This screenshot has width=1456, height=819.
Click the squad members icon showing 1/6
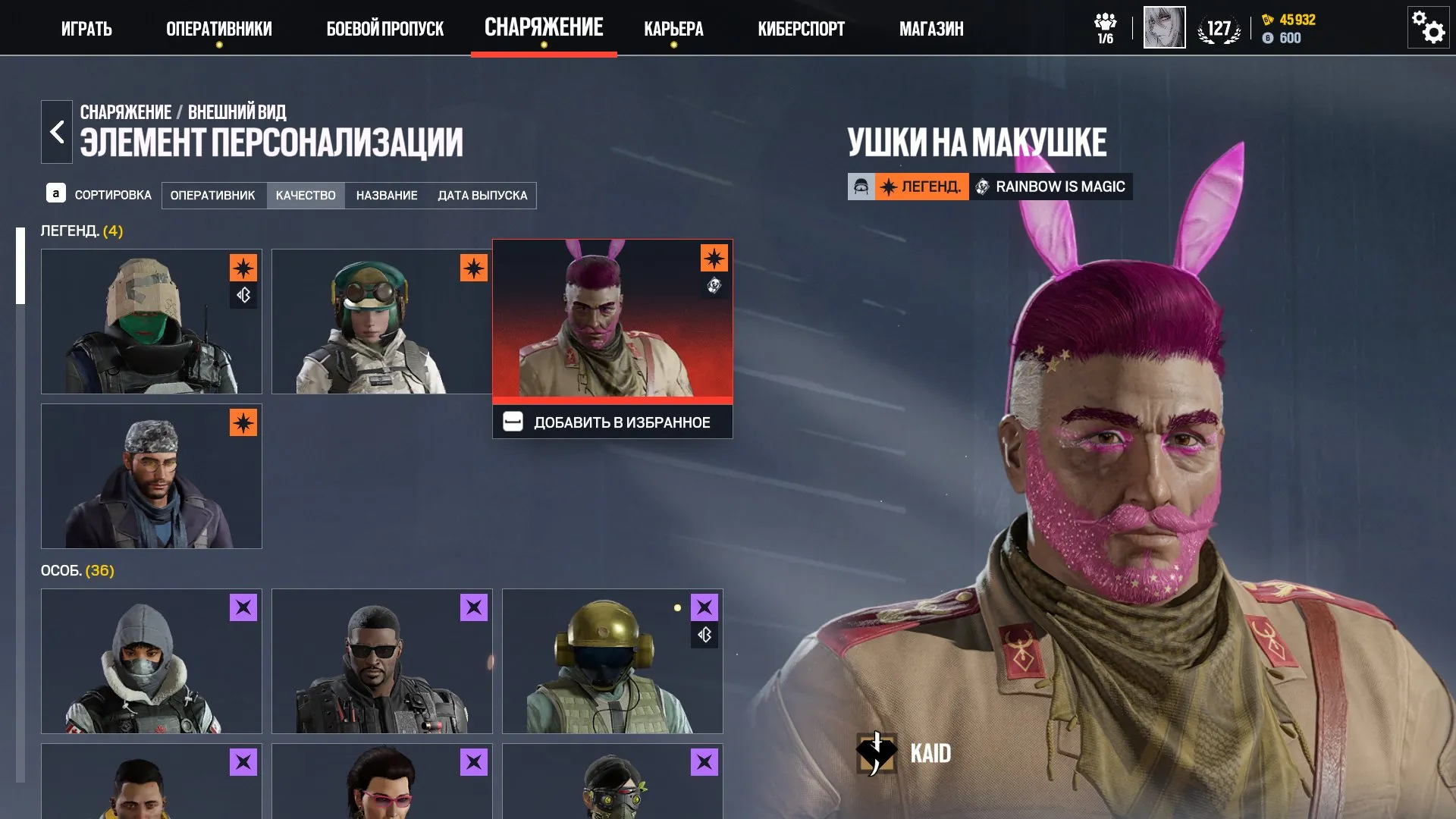click(x=1105, y=25)
